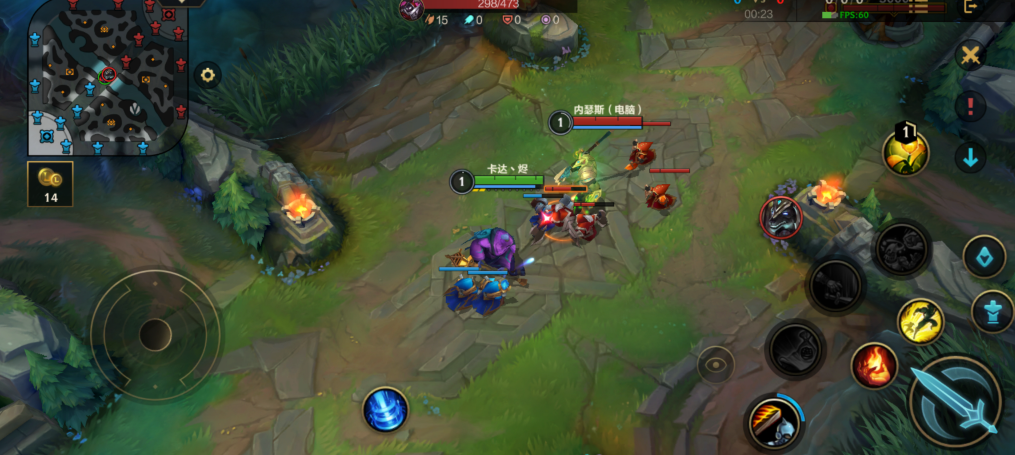
Task: Cast the Ignite flame summoner spell
Action: (x=874, y=365)
